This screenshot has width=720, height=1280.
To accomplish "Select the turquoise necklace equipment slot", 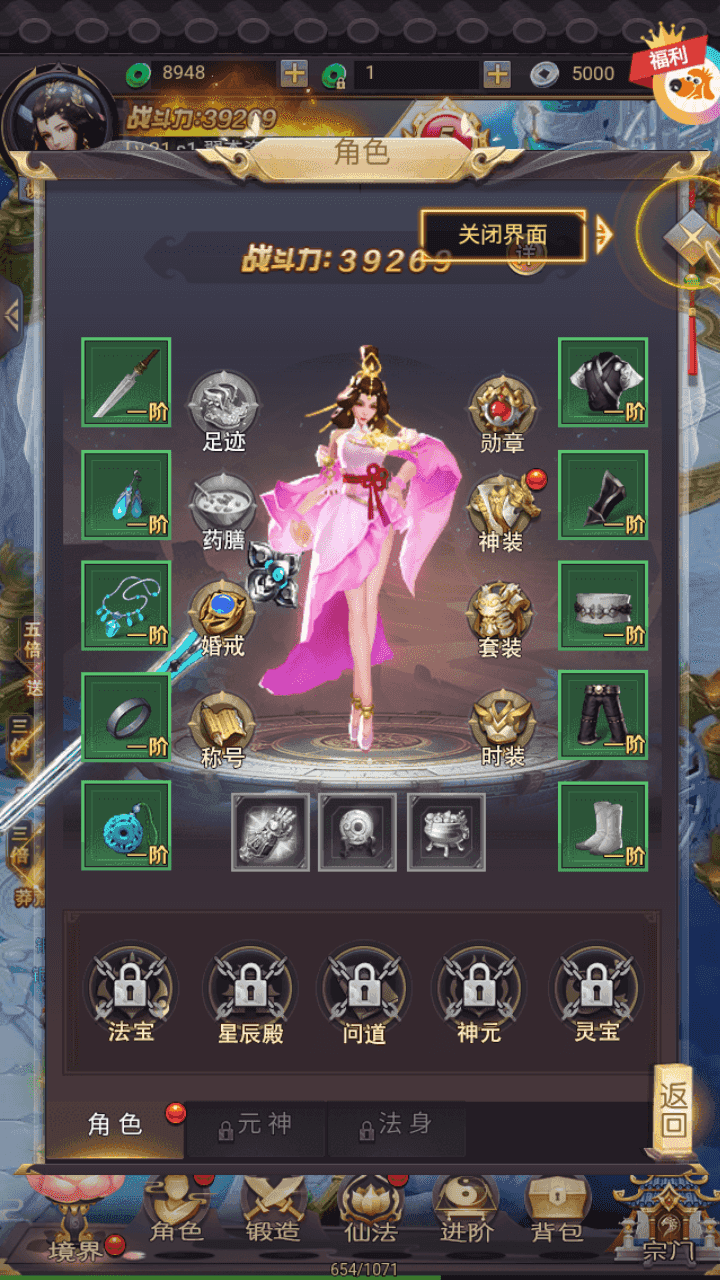I will pos(126,605).
